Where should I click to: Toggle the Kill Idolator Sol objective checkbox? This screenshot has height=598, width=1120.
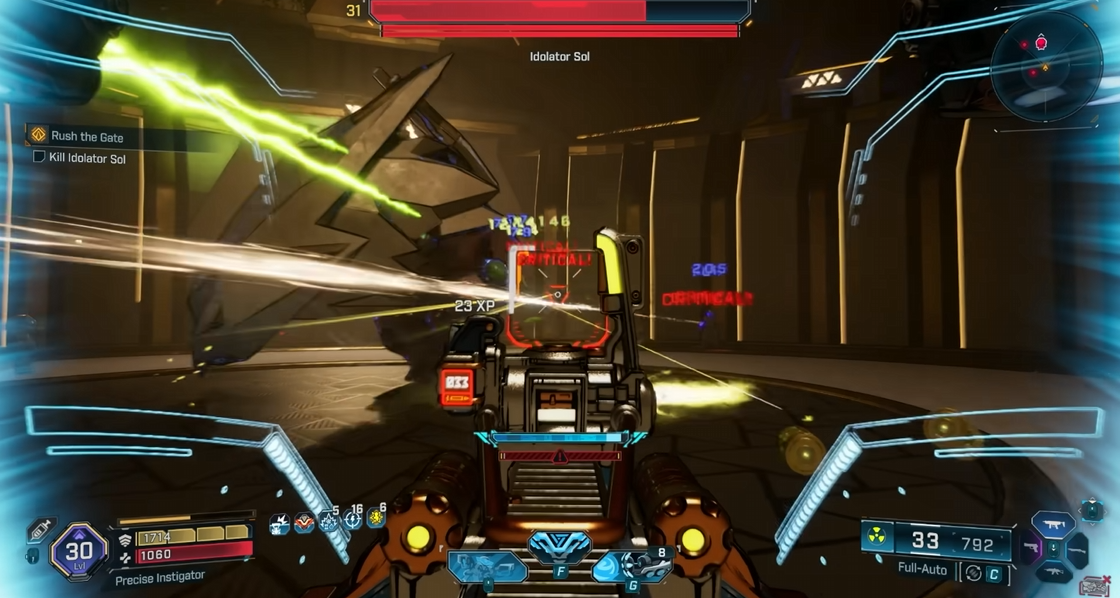[x=39, y=157]
